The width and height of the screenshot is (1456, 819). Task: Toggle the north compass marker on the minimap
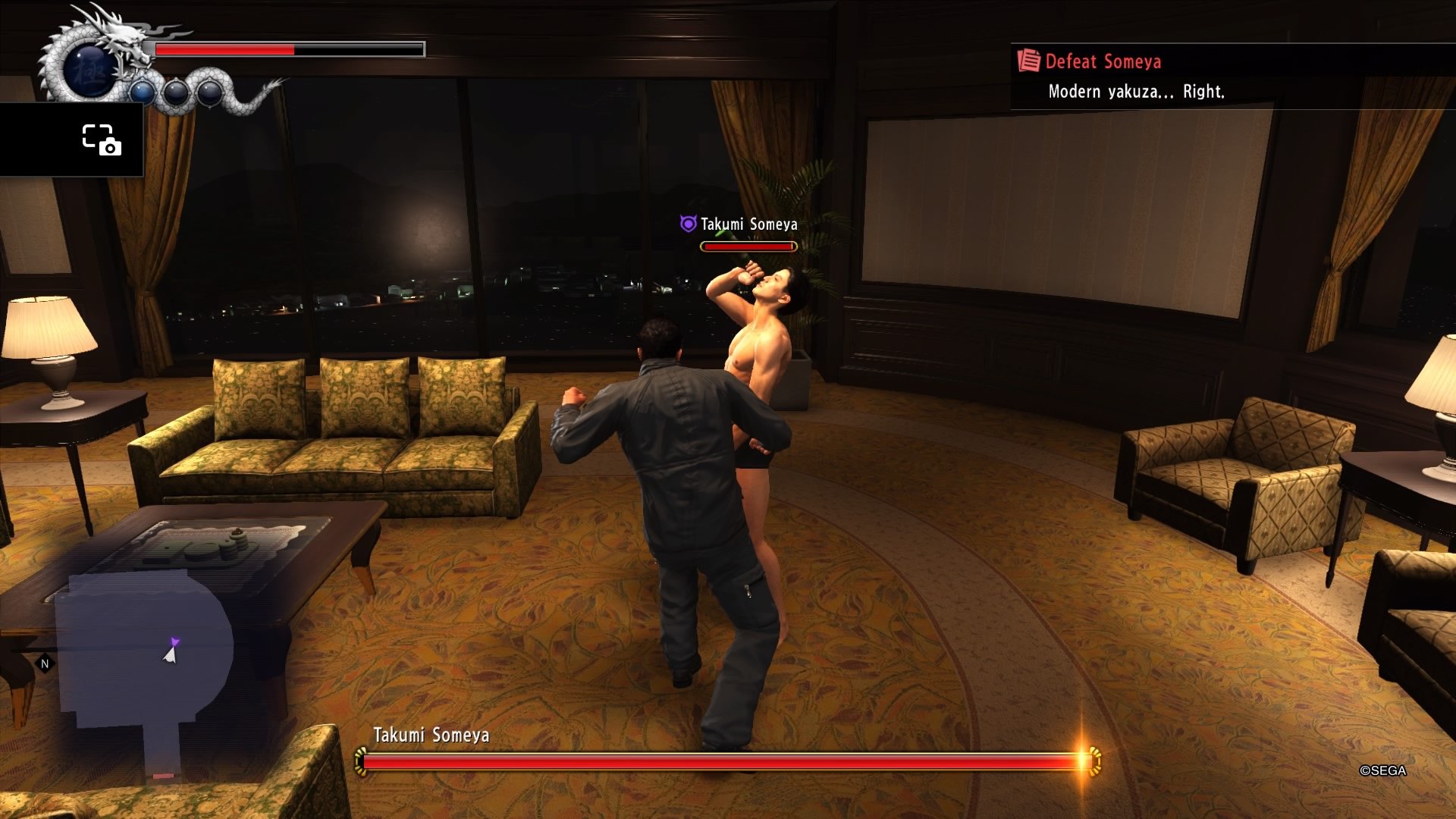click(45, 662)
